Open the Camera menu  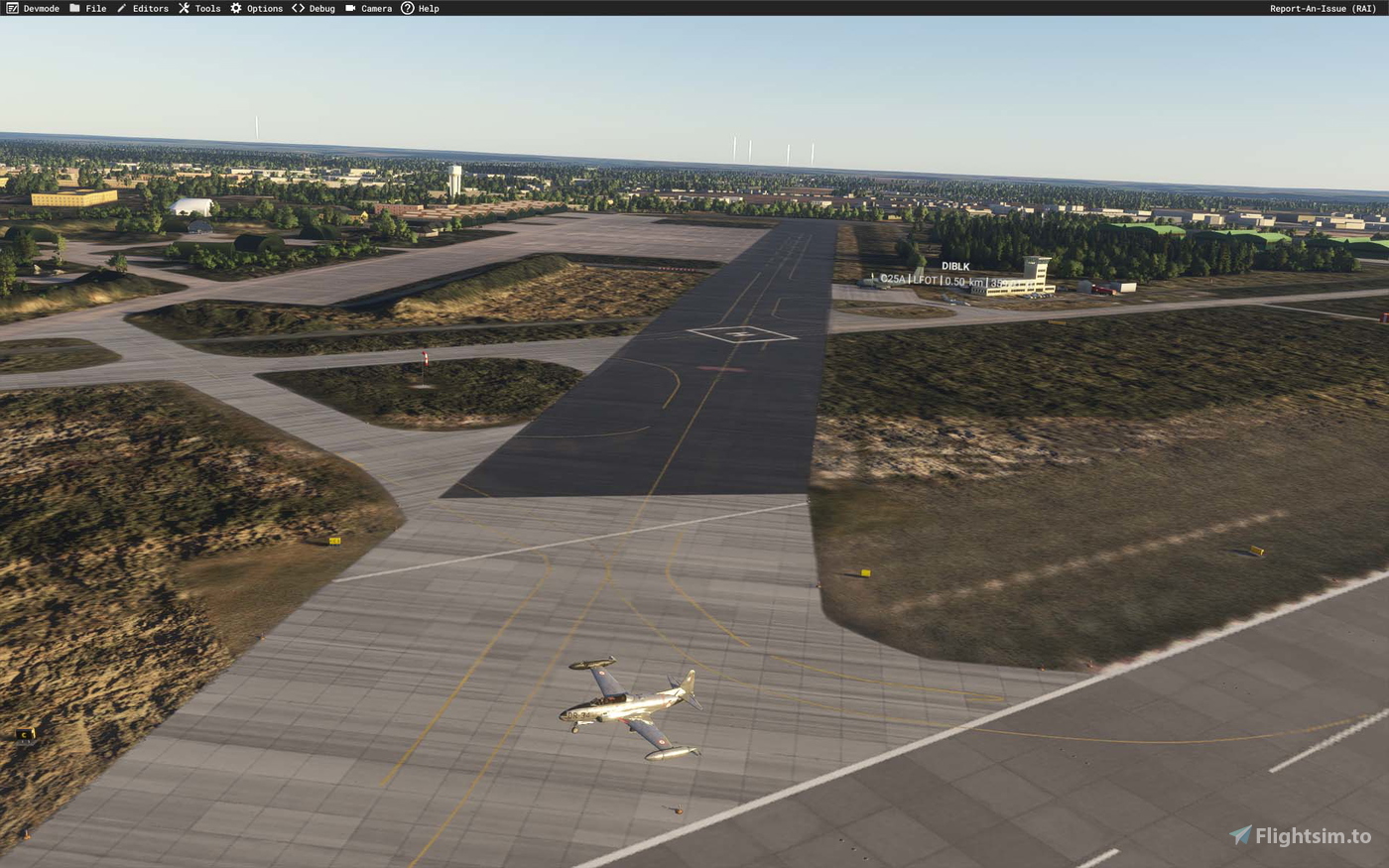376,8
